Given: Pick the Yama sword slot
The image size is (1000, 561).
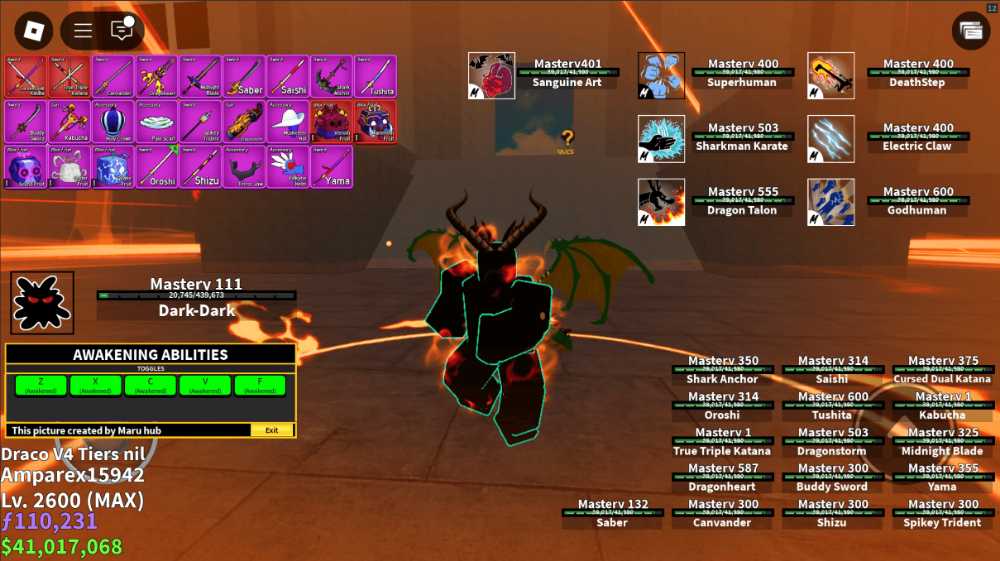Looking at the screenshot, I should 331,166.
